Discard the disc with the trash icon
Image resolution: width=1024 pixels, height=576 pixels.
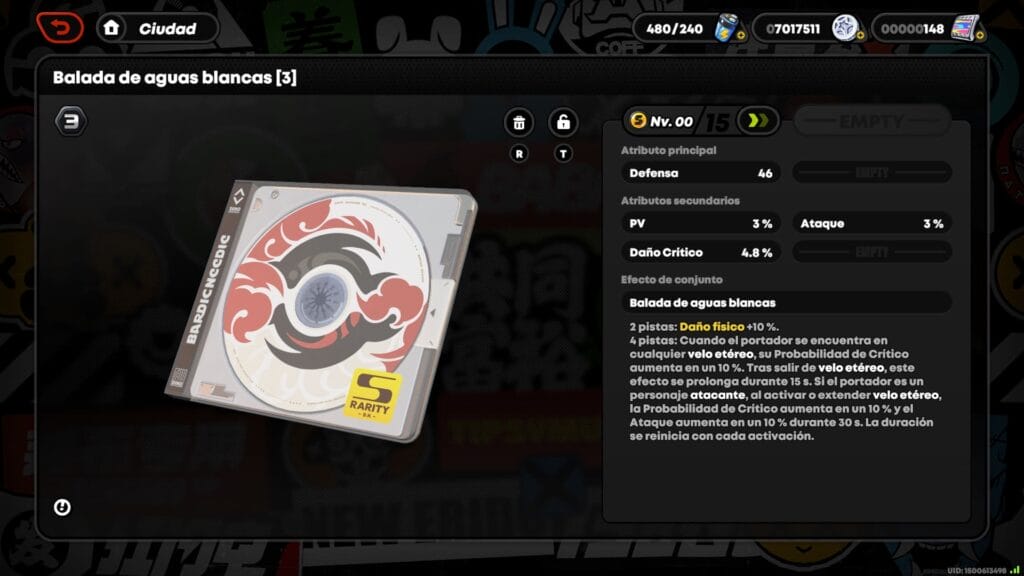pos(518,123)
